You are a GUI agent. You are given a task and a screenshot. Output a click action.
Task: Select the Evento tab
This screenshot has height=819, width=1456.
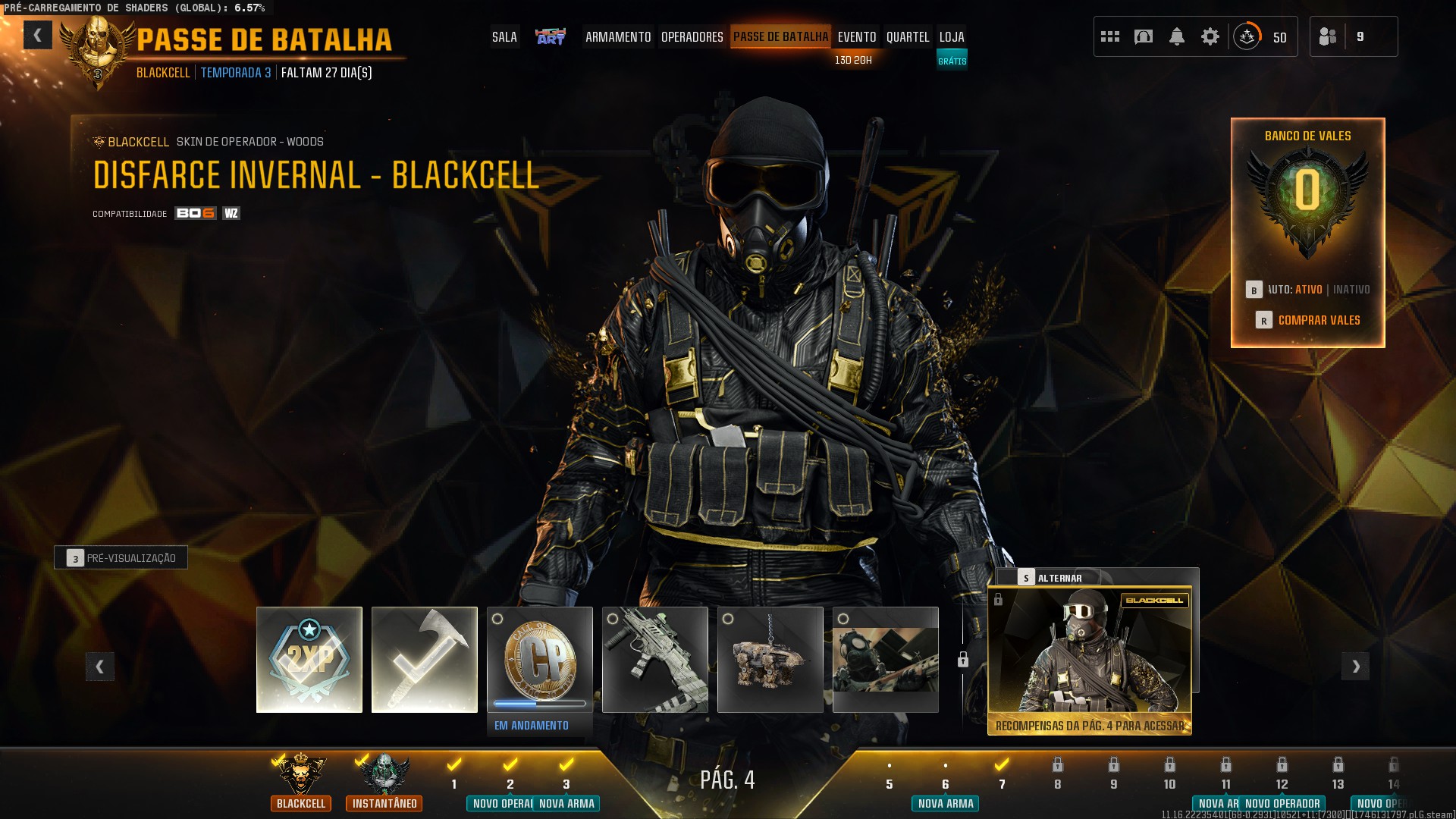click(x=857, y=36)
